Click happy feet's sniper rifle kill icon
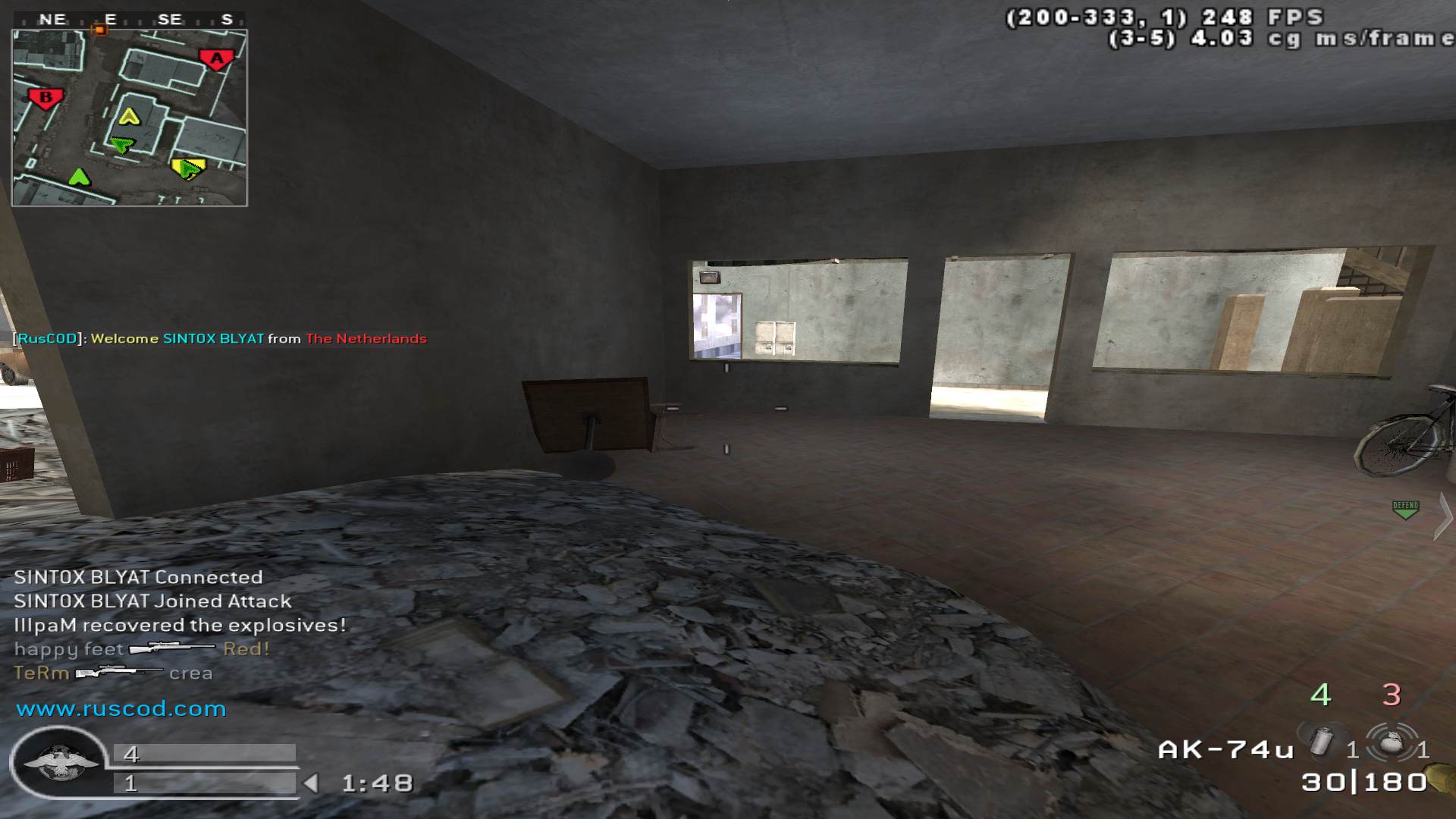The height and width of the screenshot is (819, 1456). coord(171,648)
